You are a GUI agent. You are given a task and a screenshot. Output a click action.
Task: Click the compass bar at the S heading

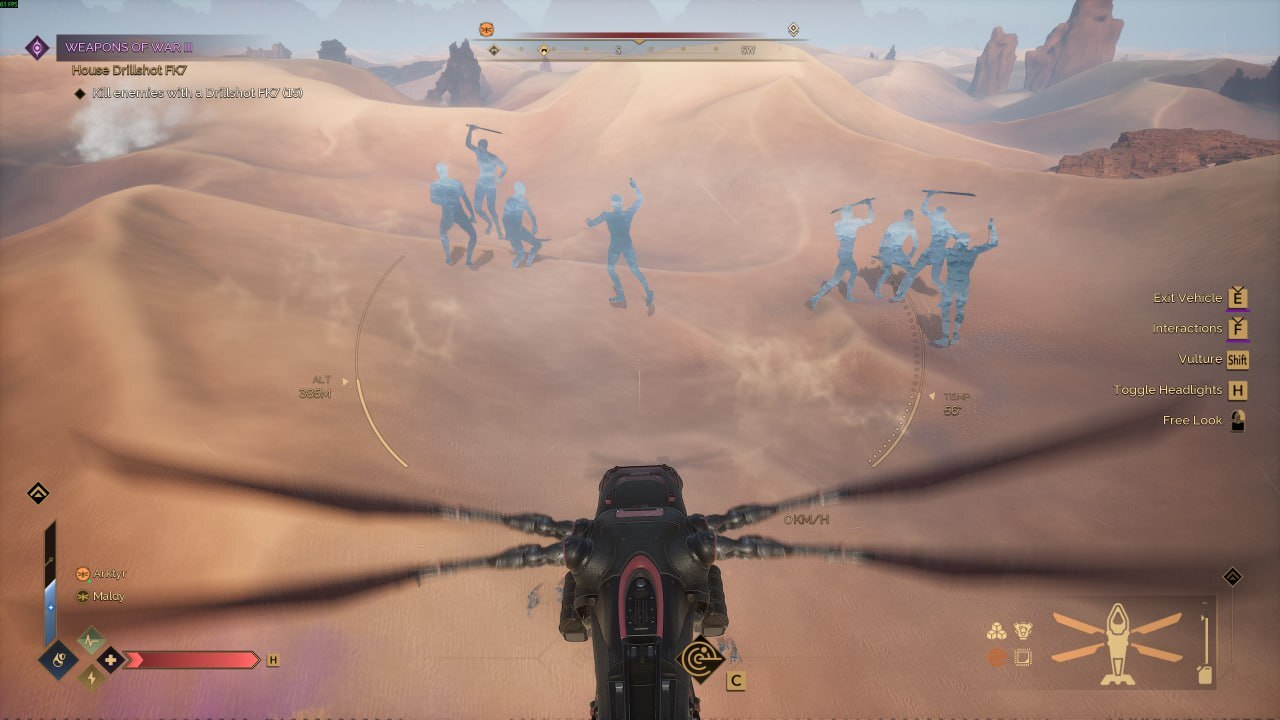coord(618,49)
